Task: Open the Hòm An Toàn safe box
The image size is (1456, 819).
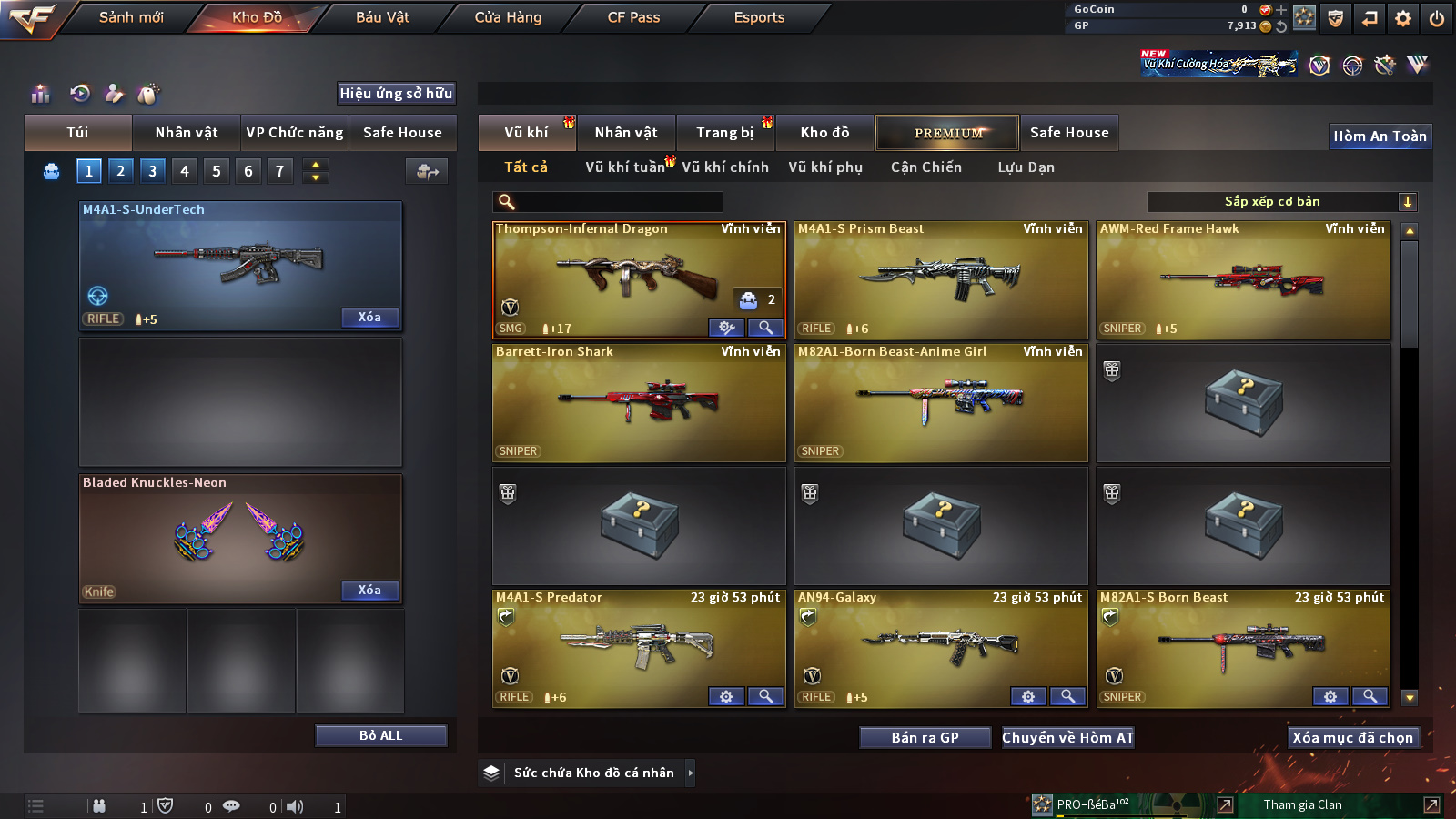Action: point(1380,136)
